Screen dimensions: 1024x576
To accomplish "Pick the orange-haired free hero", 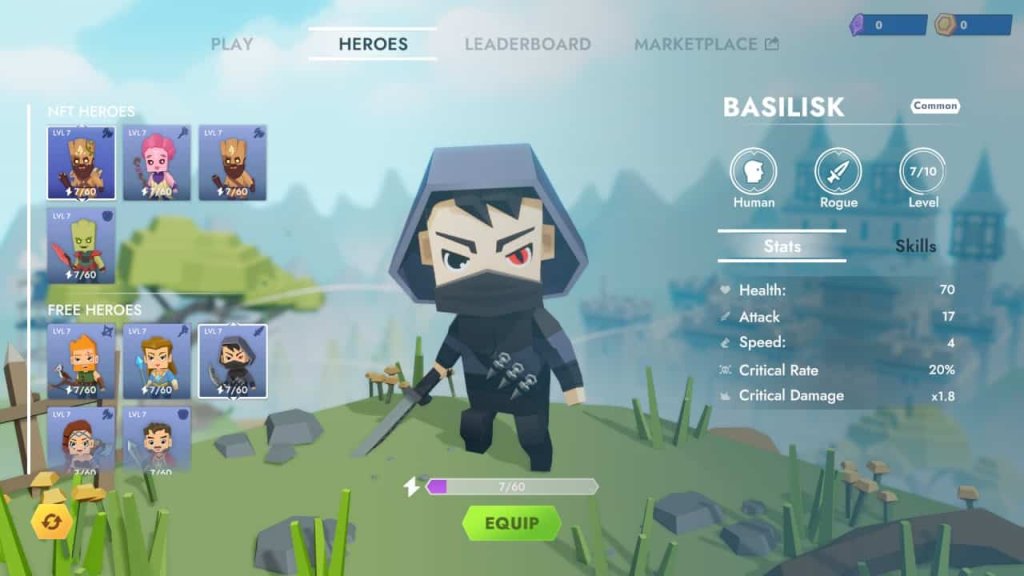I will tap(81, 360).
